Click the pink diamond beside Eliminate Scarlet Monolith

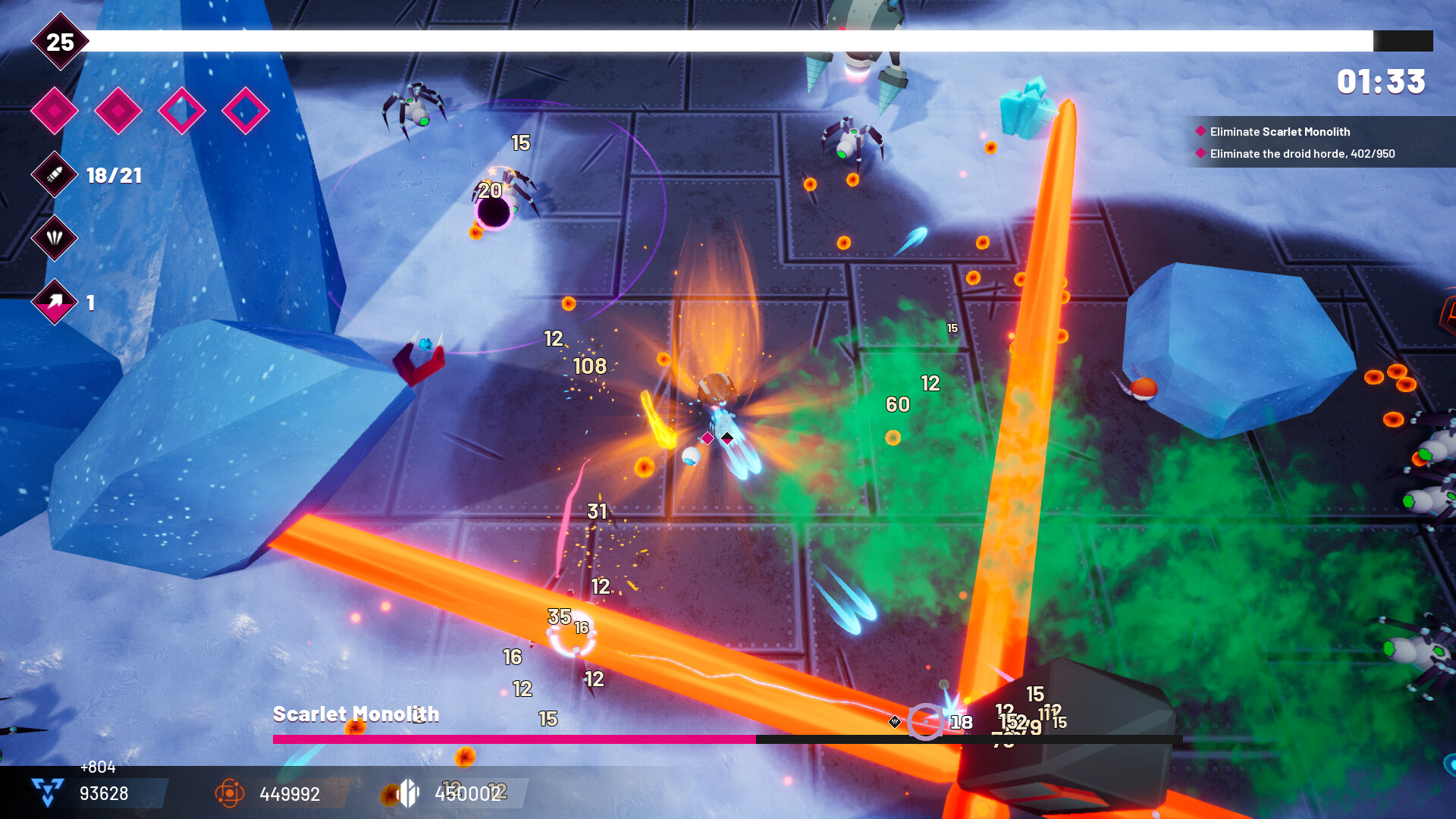tap(1200, 131)
